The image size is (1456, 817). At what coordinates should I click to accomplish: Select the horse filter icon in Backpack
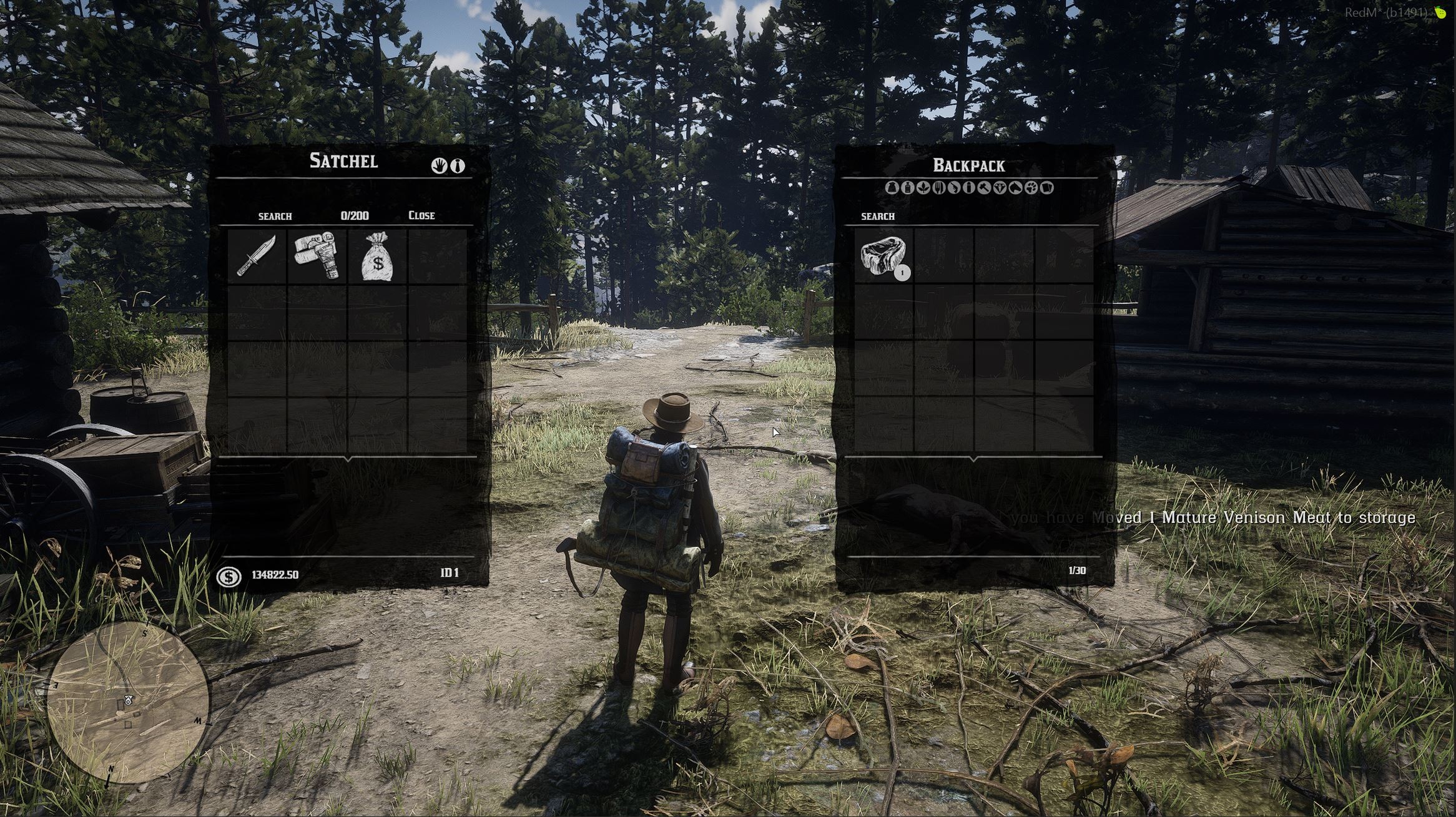point(1015,187)
